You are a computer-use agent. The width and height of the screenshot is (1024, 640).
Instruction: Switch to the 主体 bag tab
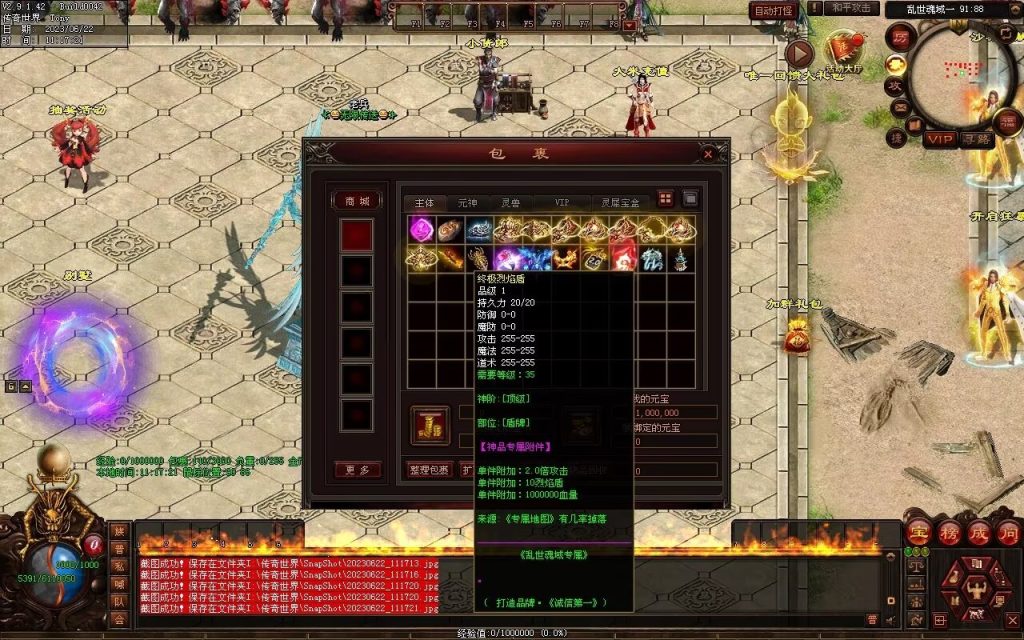pos(424,202)
